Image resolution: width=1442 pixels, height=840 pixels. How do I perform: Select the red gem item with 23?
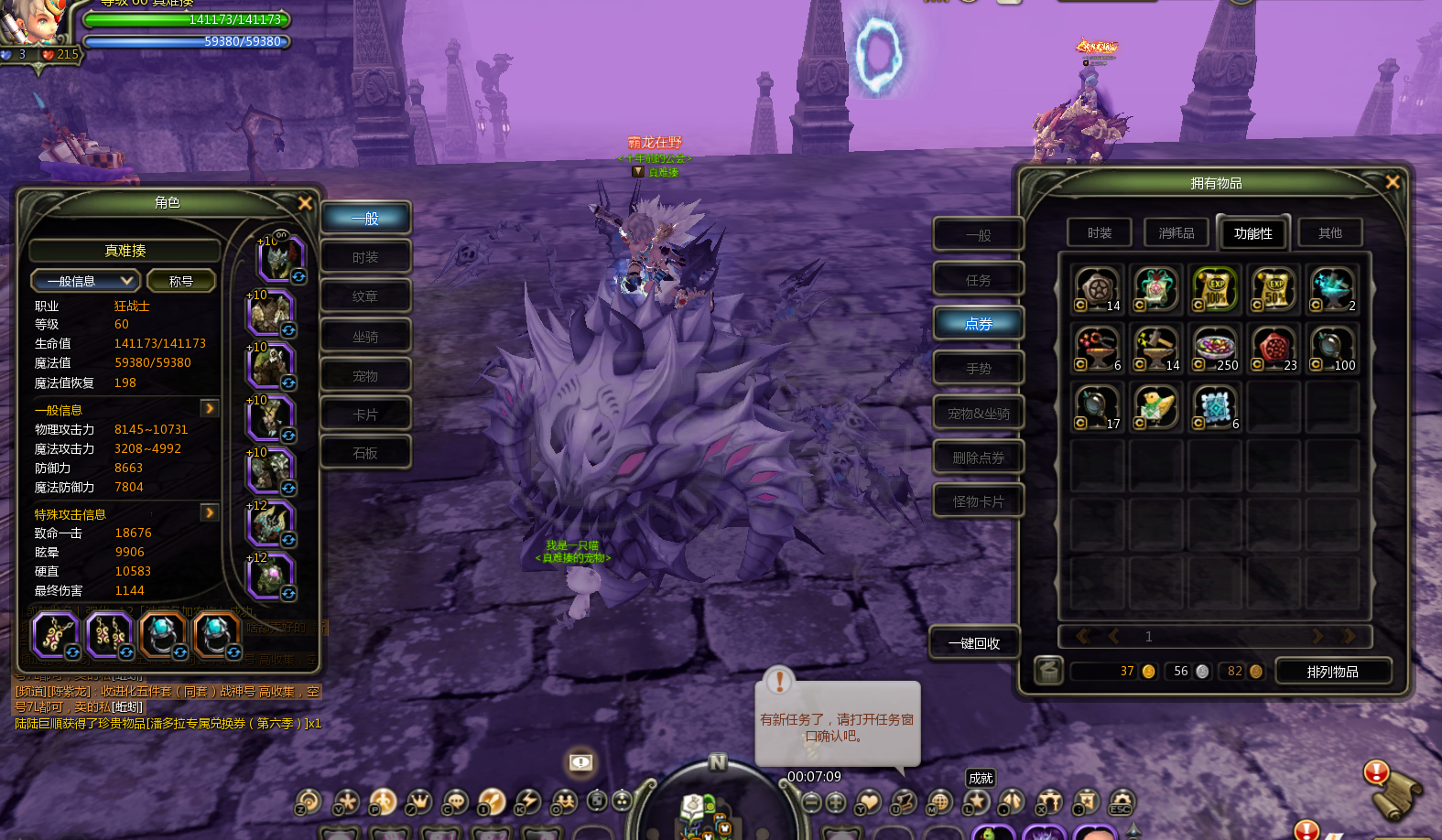pyautogui.click(x=1273, y=350)
